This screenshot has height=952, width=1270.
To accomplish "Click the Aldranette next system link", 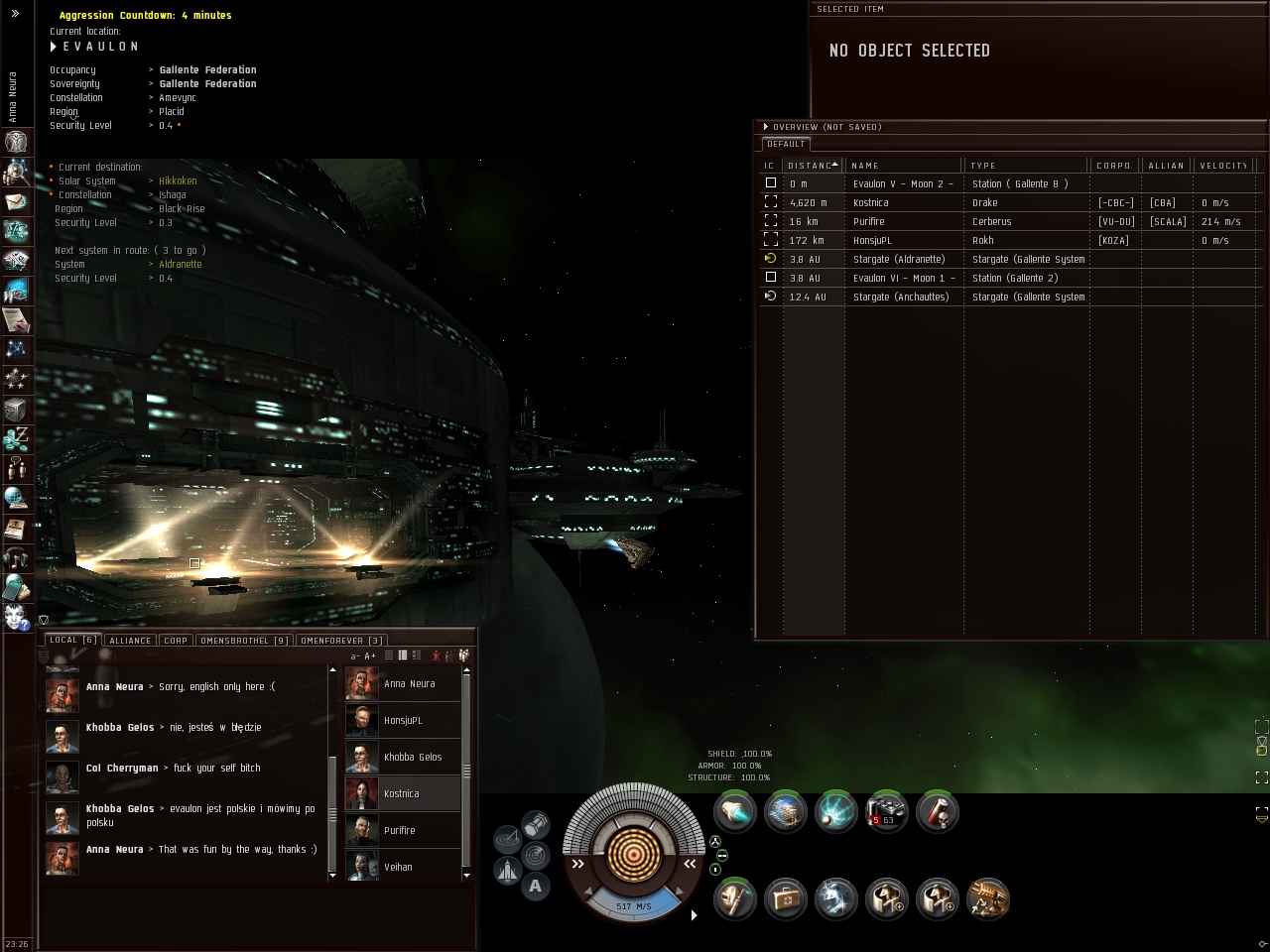I will (180, 264).
